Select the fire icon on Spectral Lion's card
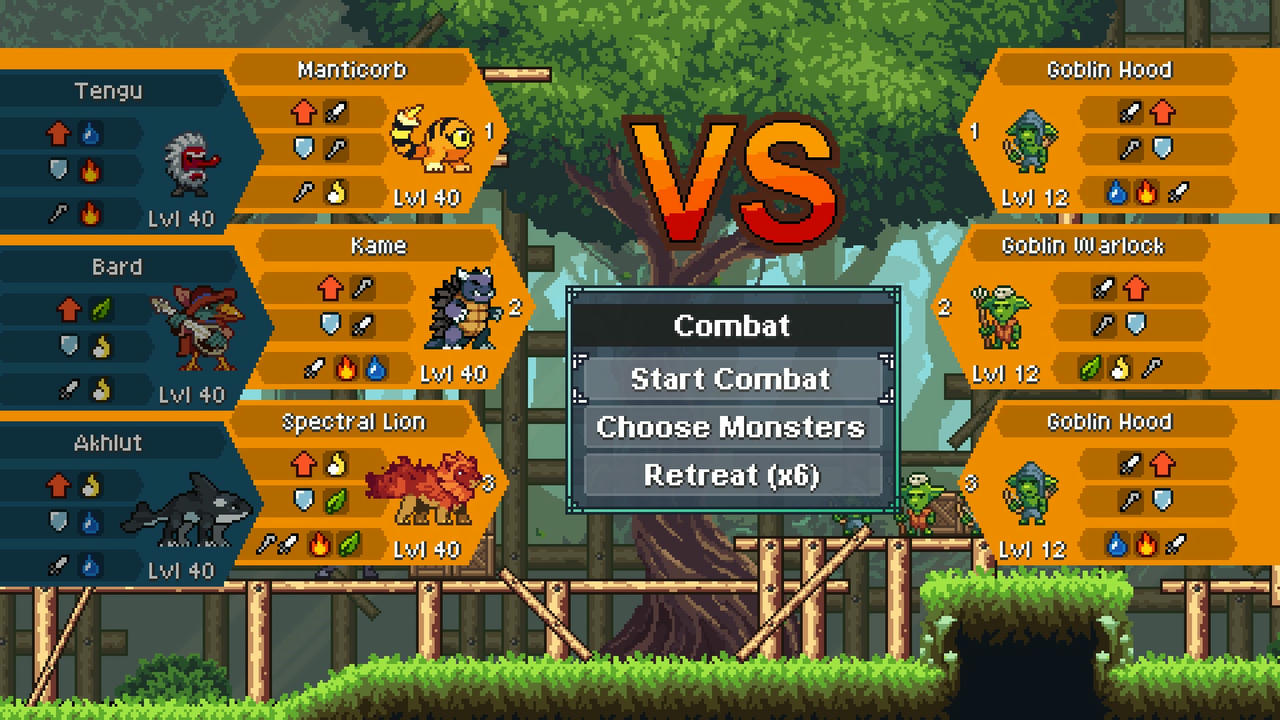 coord(319,543)
